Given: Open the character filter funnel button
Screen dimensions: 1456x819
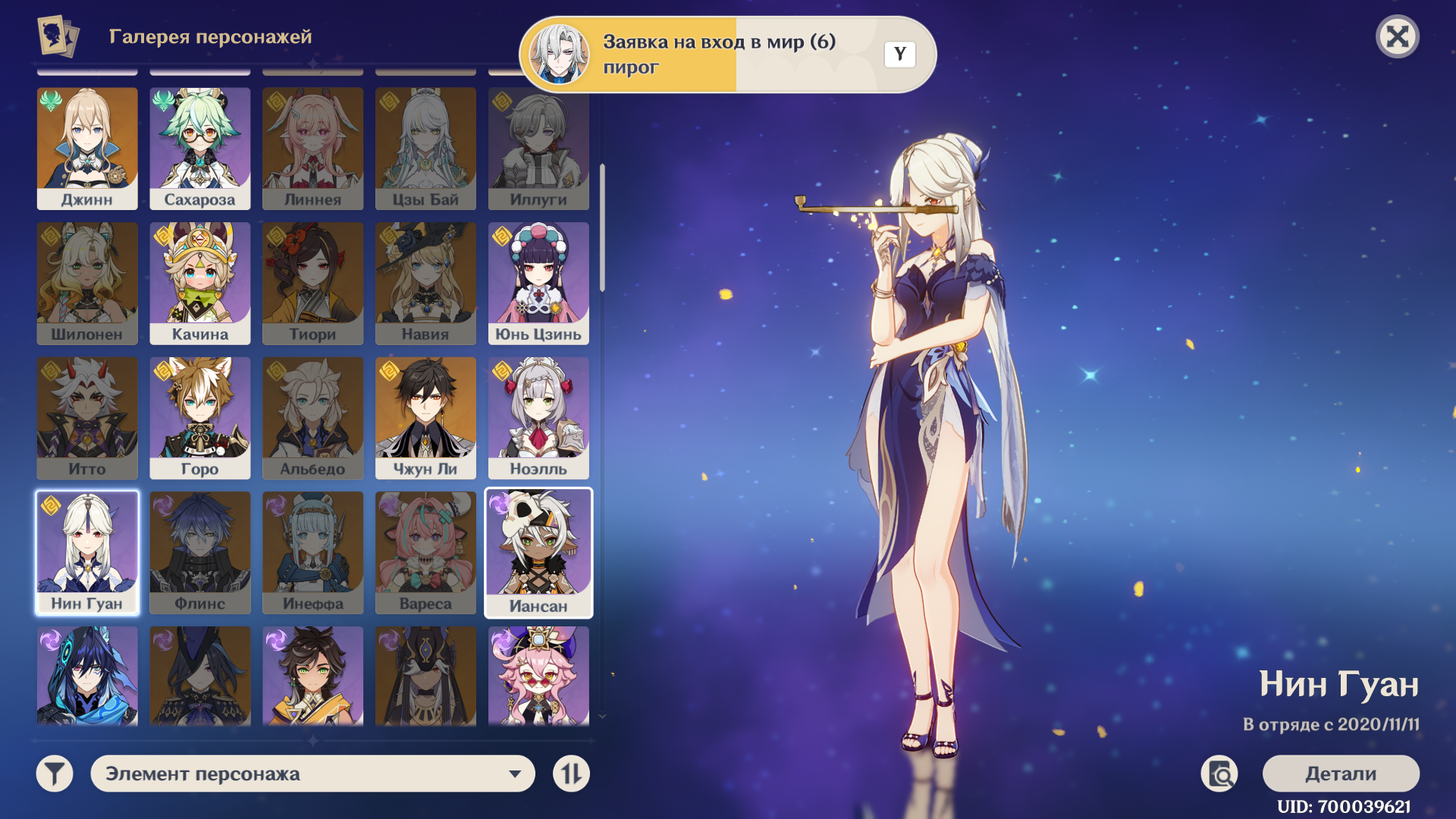Looking at the screenshot, I should [55, 773].
